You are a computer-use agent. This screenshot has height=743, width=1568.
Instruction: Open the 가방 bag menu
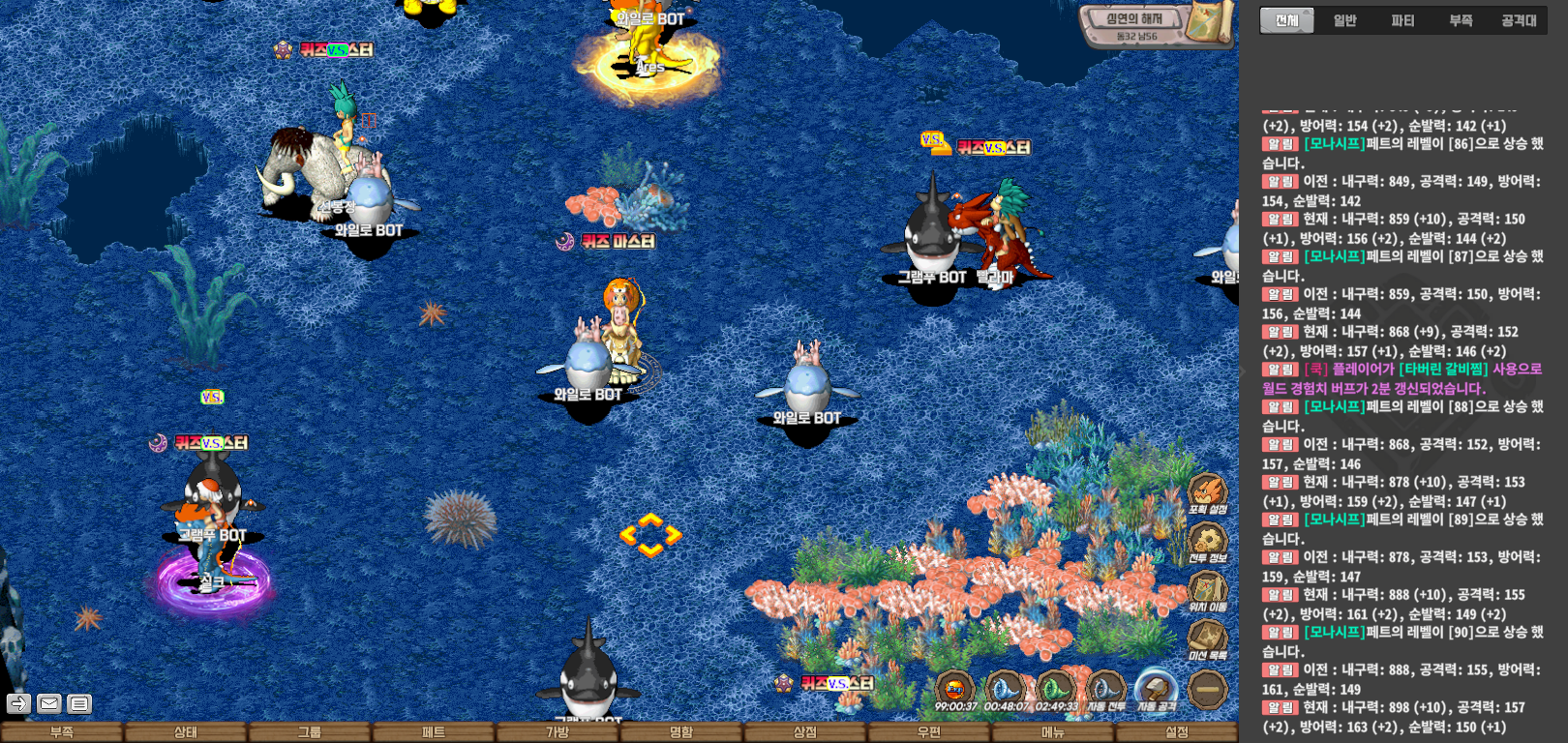[558, 732]
